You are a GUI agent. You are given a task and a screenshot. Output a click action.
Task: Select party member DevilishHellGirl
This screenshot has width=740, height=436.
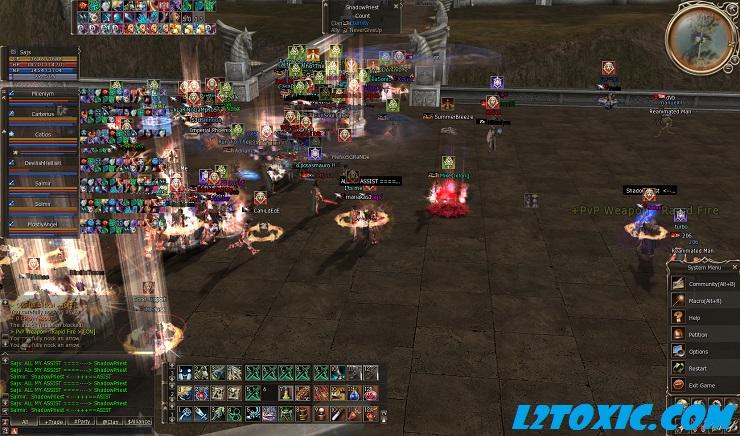coord(42,160)
